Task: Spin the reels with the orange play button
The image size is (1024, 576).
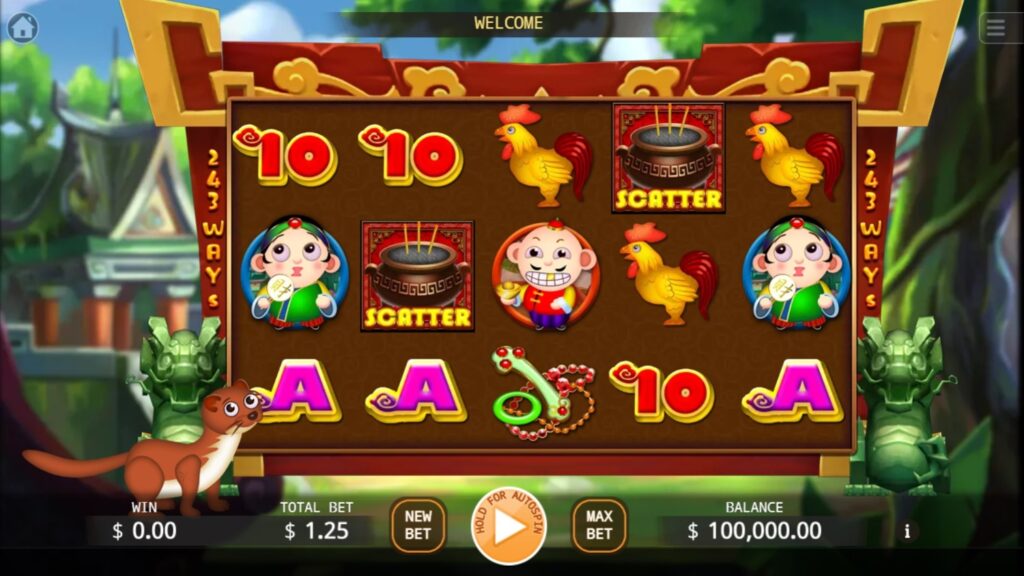Action: coord(508,525)
